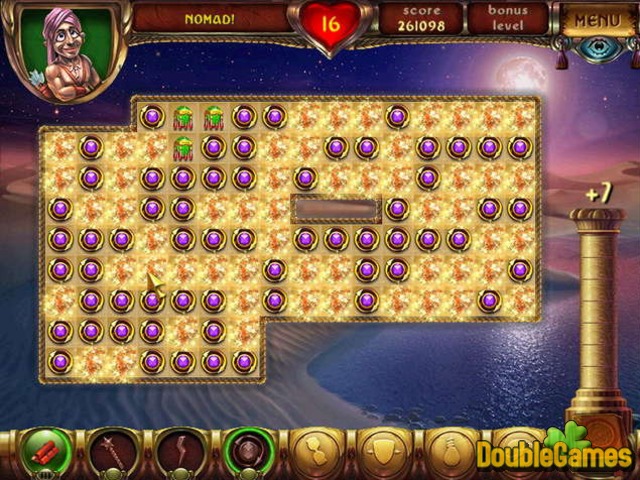Choose the curved staff power-up

[x=178, y=449]
